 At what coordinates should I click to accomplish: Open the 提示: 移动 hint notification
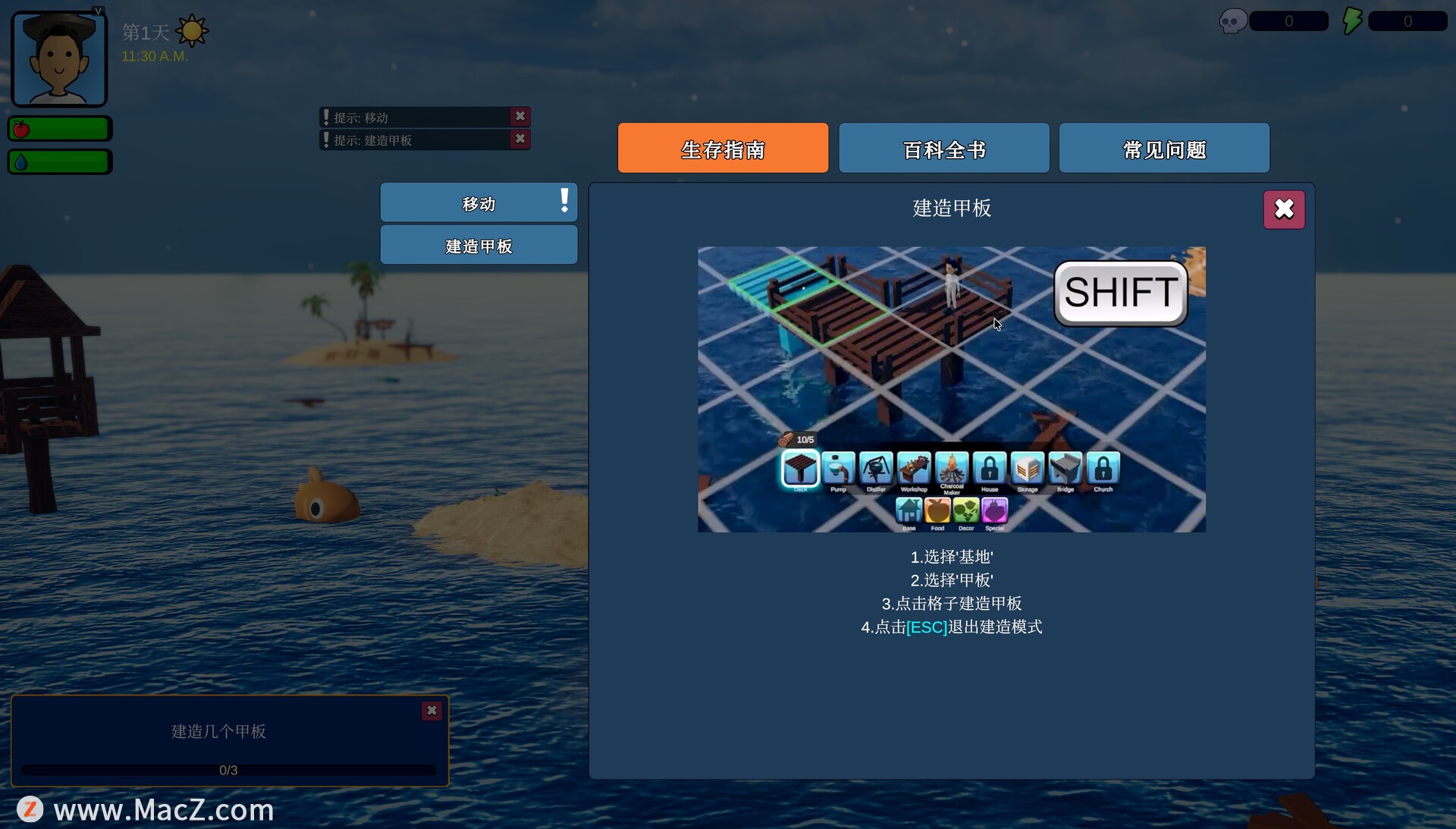click(x=413, y=118)
